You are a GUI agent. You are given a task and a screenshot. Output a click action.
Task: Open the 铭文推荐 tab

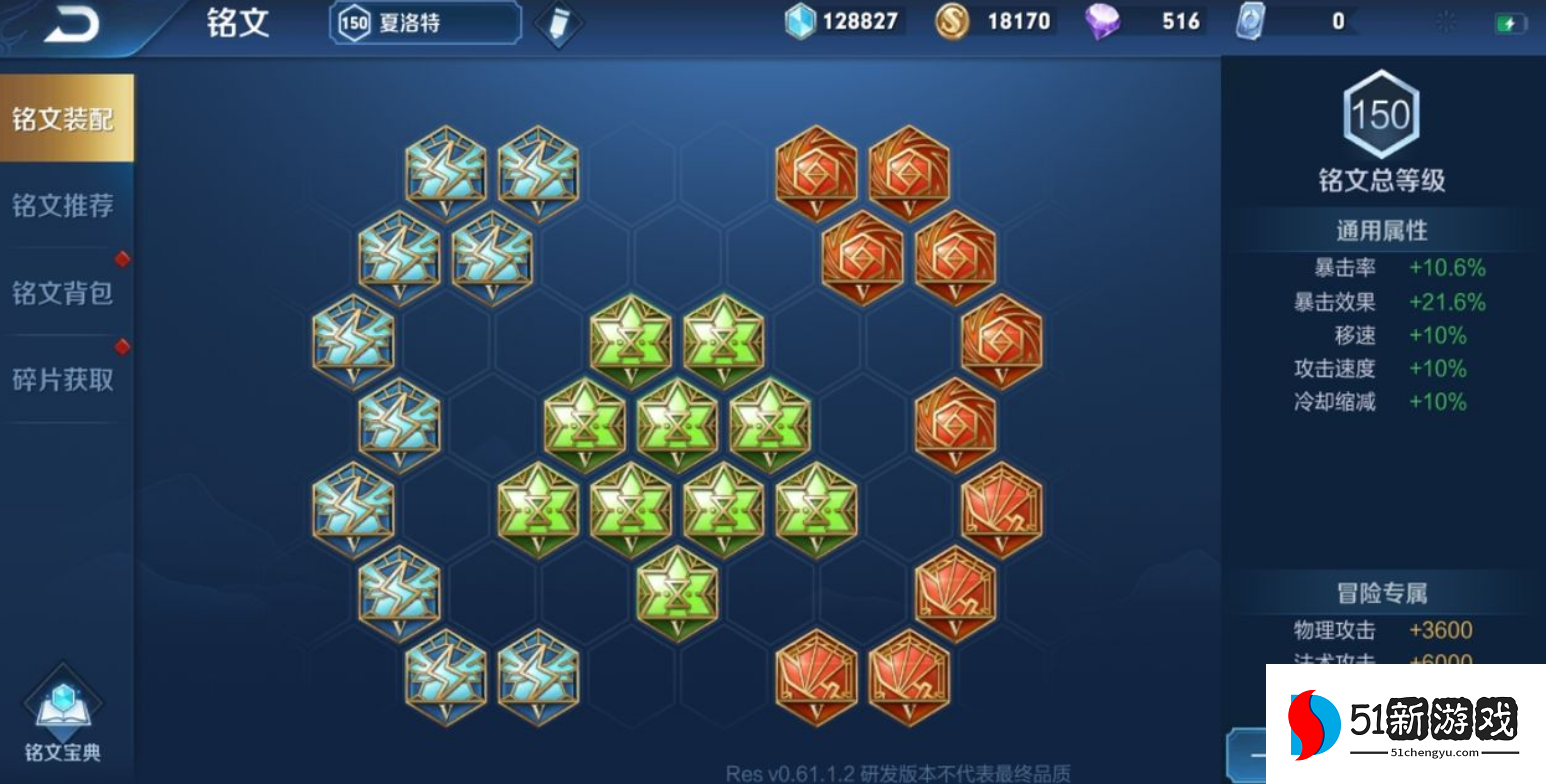[x=64, y=206]
